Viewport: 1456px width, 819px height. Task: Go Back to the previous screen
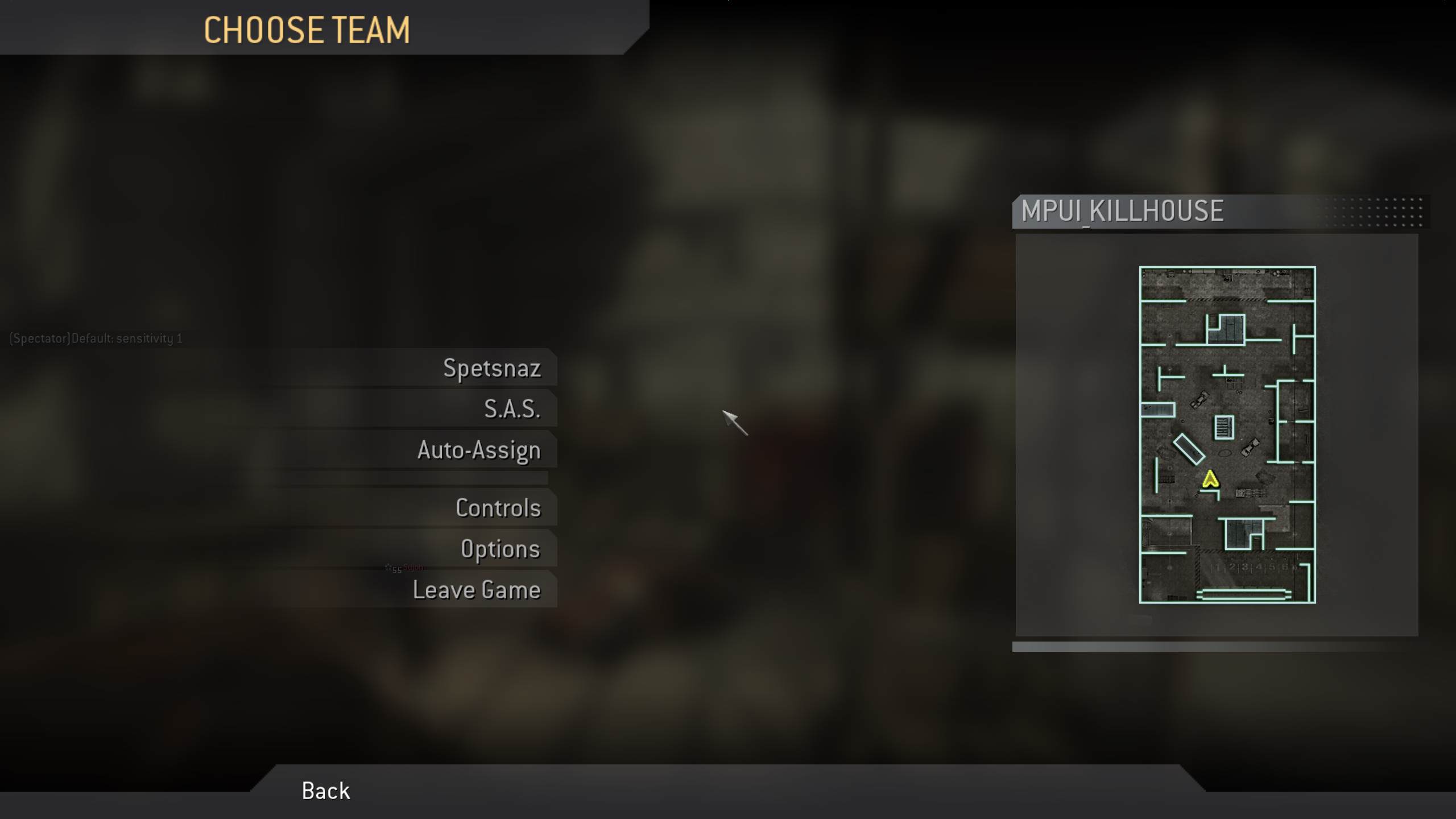(325, 791)
